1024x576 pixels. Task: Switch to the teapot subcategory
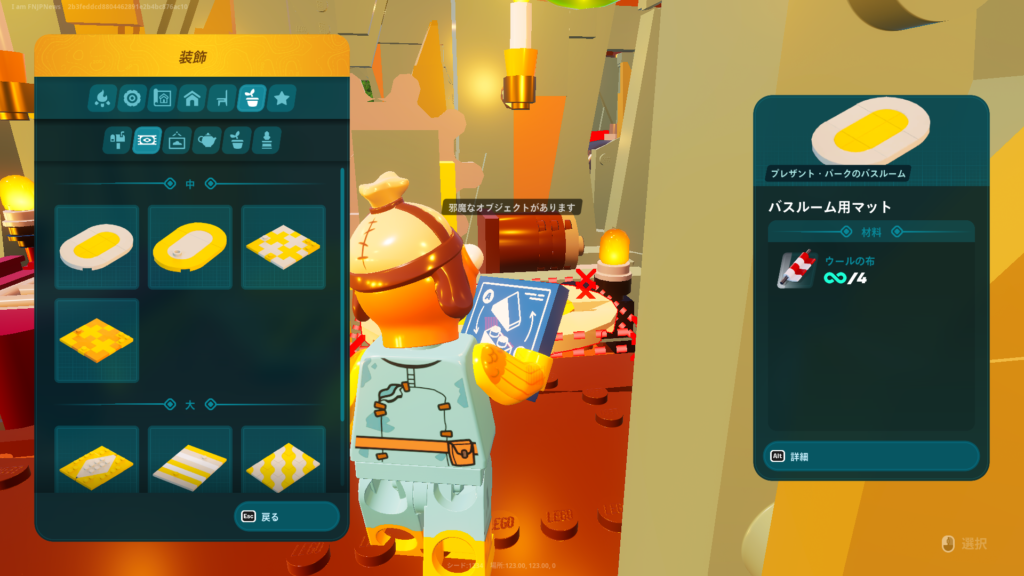click(207, 140)
